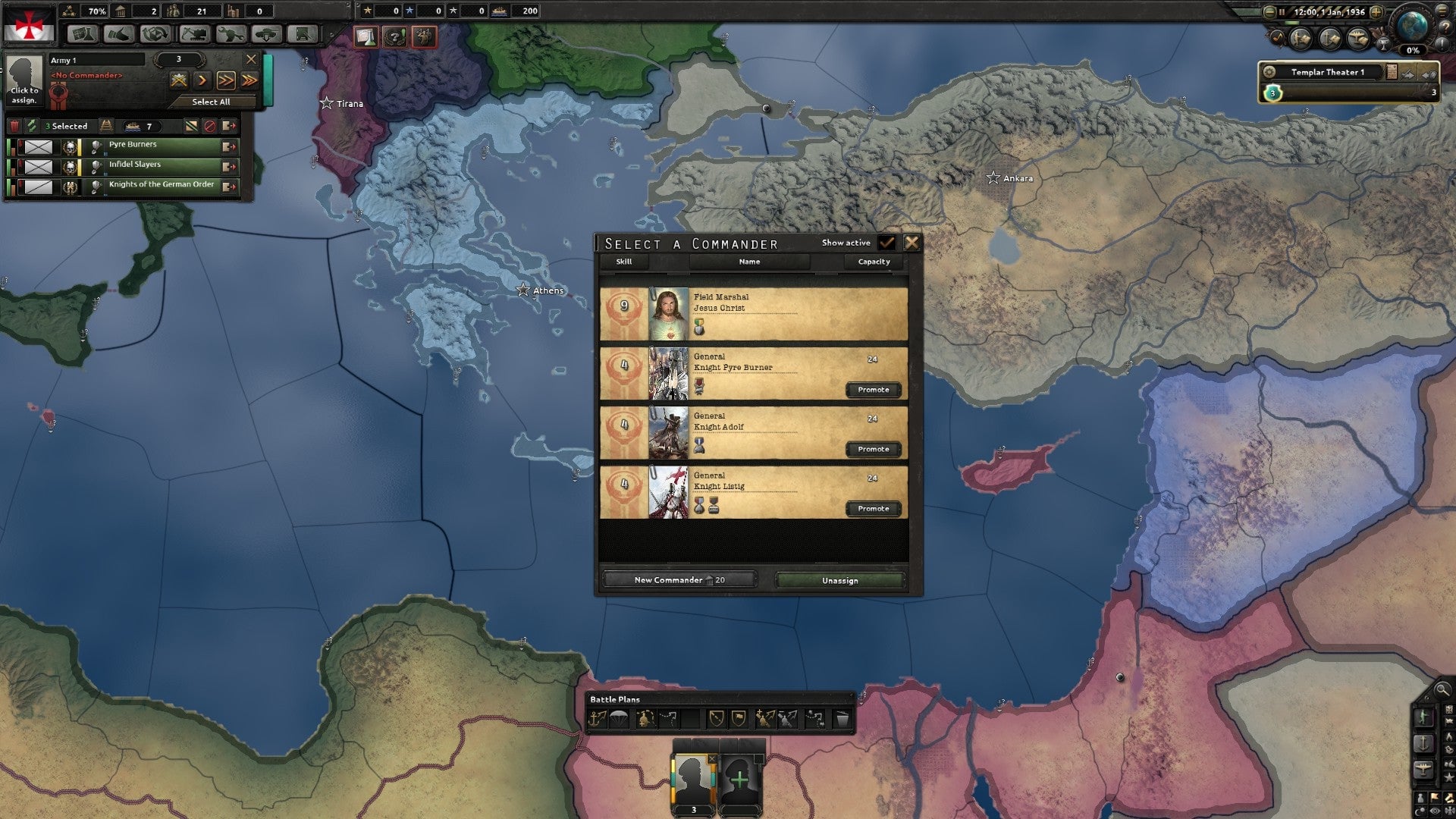
Task: Increase game speed with the plus control
Action: [1376, 11]
